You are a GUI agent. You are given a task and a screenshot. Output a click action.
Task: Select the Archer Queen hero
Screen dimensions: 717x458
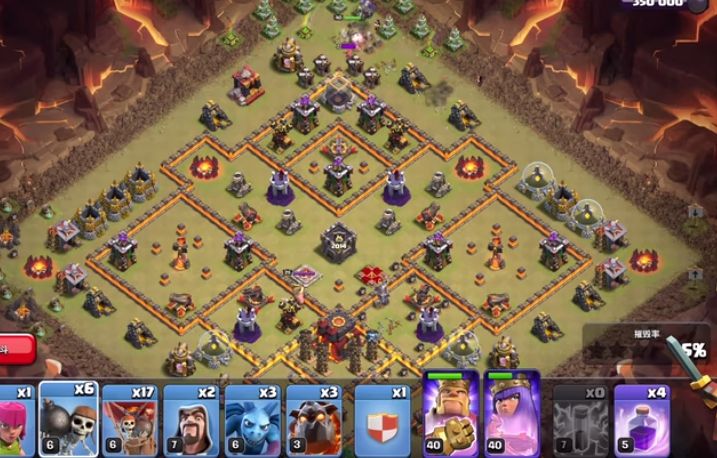[512, 414]
